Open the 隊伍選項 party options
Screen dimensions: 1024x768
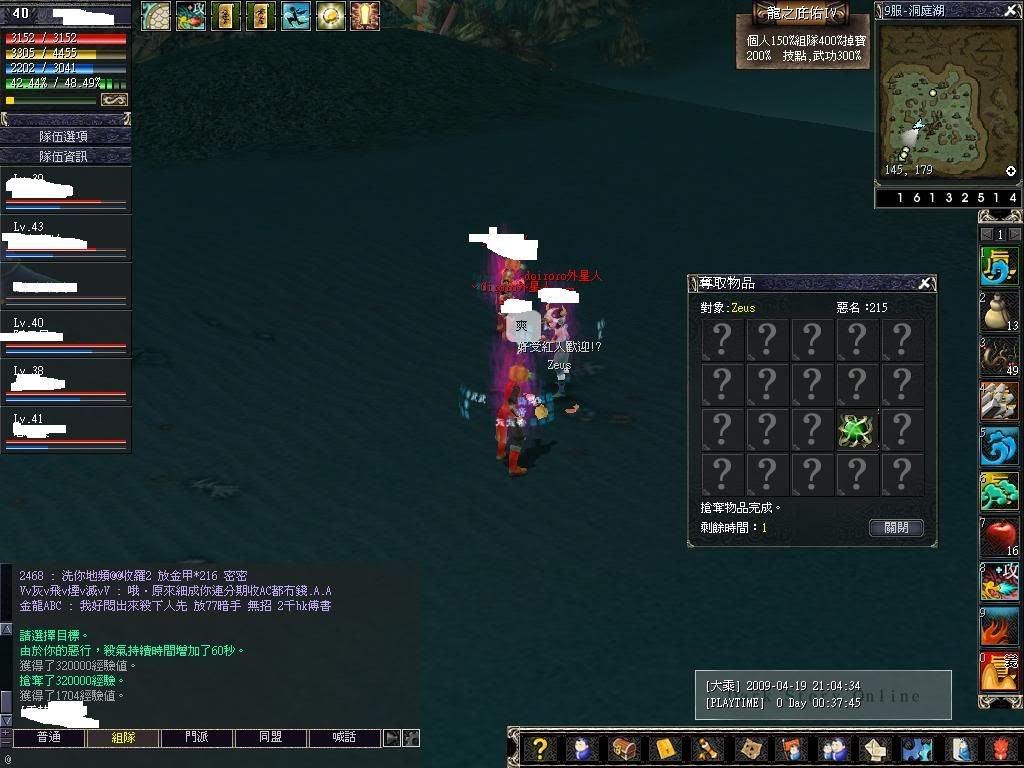[65, 136]
